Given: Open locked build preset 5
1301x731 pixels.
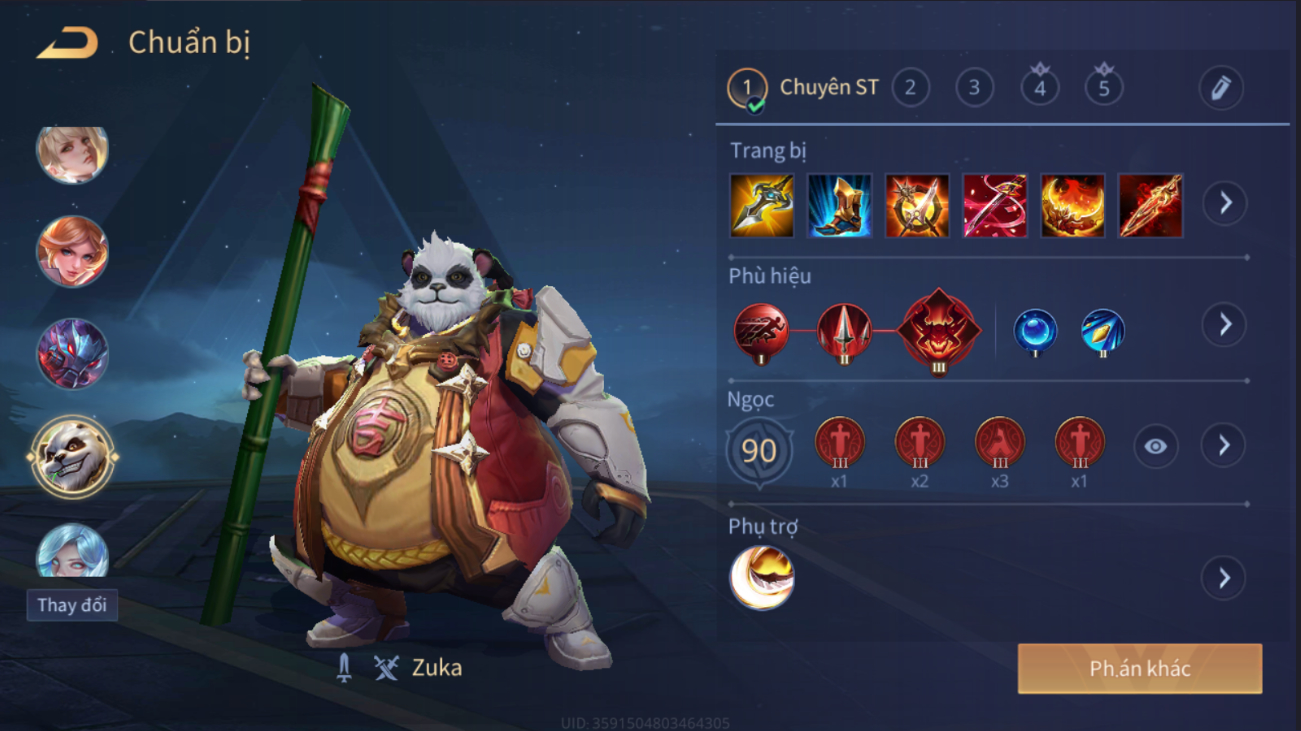Looking at the screenshot, I should (1104, 88).
